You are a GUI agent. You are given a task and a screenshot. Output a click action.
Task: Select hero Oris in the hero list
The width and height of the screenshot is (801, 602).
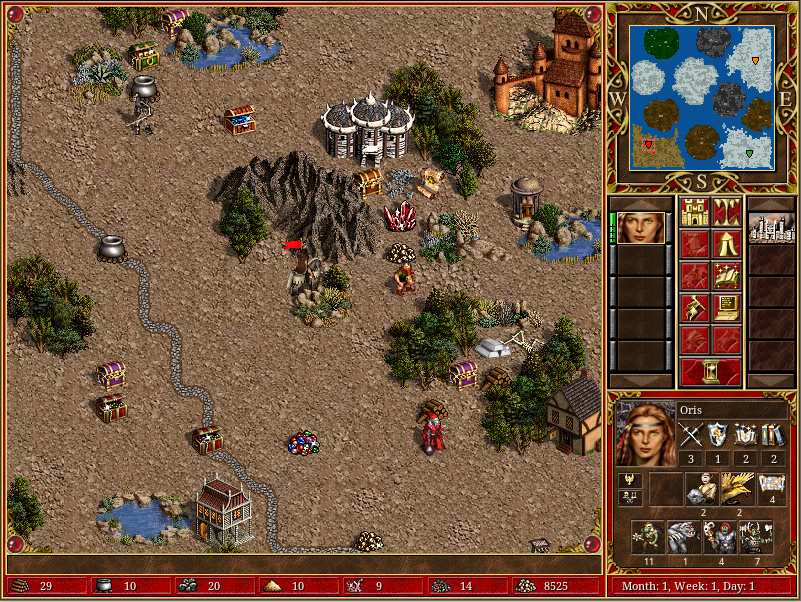[x=640, y=228]
